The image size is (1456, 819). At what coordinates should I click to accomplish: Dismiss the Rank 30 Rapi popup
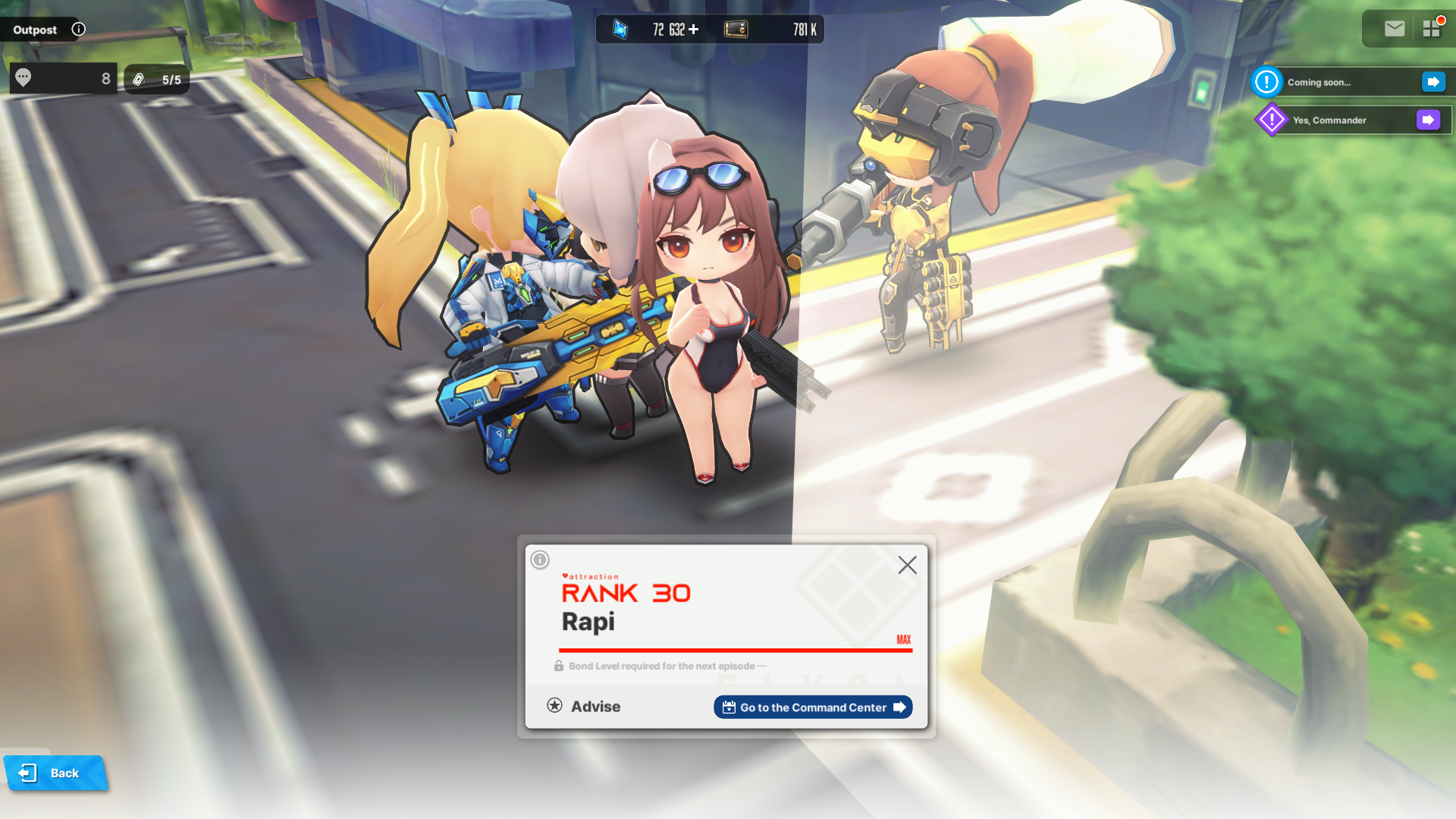pyautogui.click(x=907, y=565)
